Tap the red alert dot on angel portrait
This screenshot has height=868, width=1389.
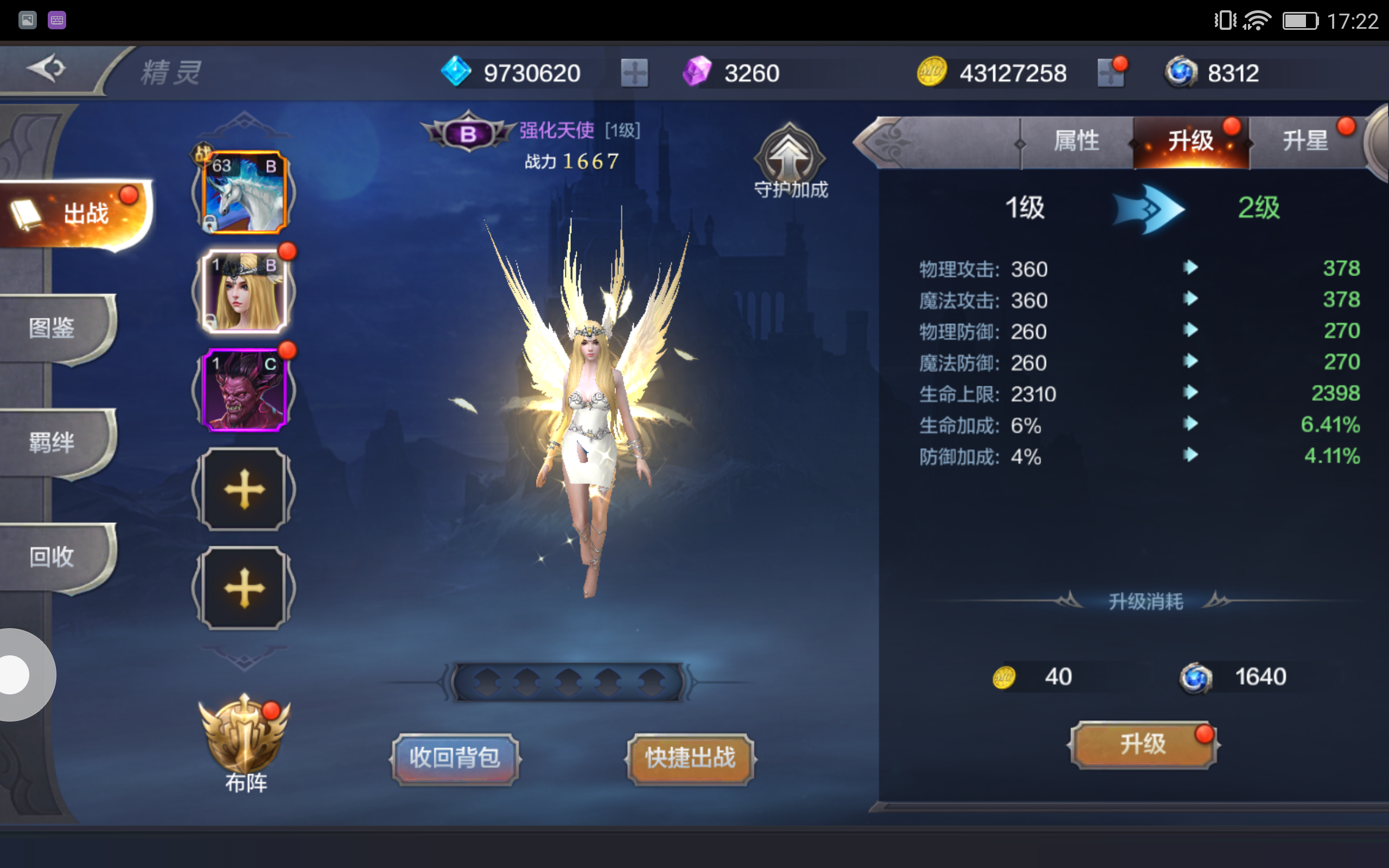point(287,250)
